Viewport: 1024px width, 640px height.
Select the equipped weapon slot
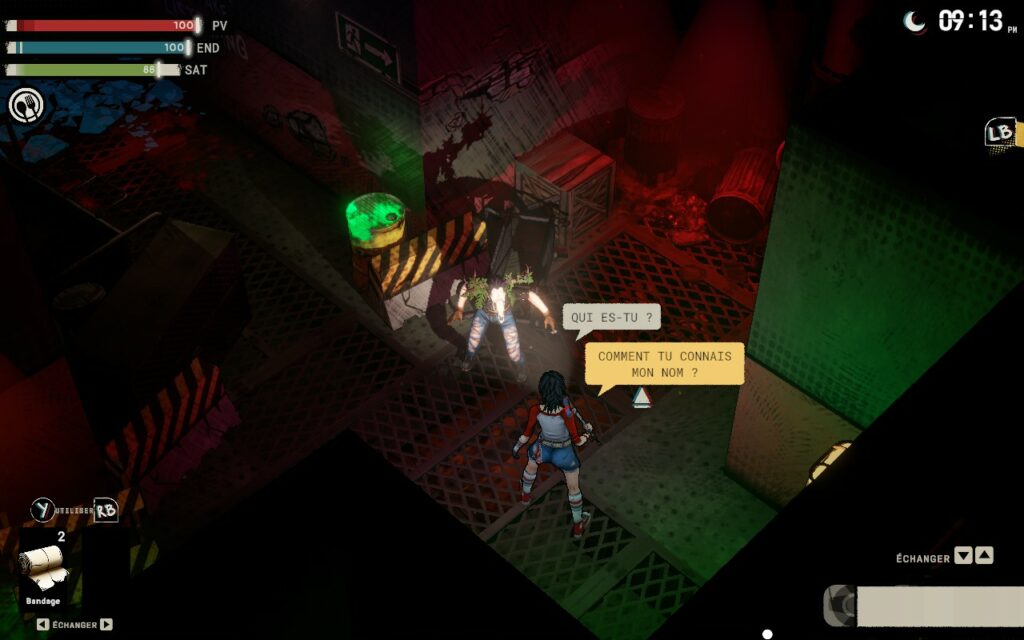[920, 606]
